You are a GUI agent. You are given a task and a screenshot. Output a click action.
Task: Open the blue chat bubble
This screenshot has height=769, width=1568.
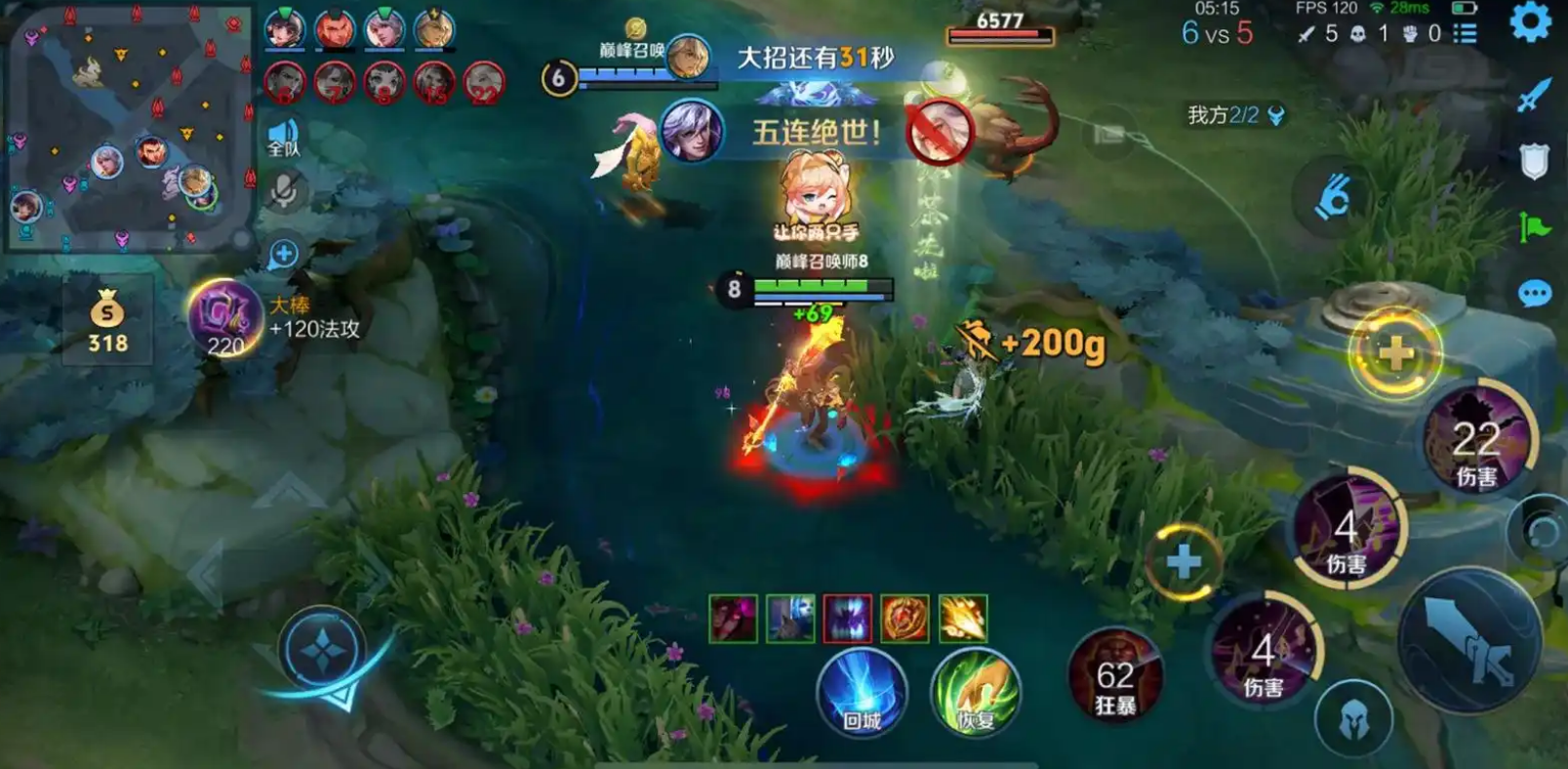click(1534, 293)
